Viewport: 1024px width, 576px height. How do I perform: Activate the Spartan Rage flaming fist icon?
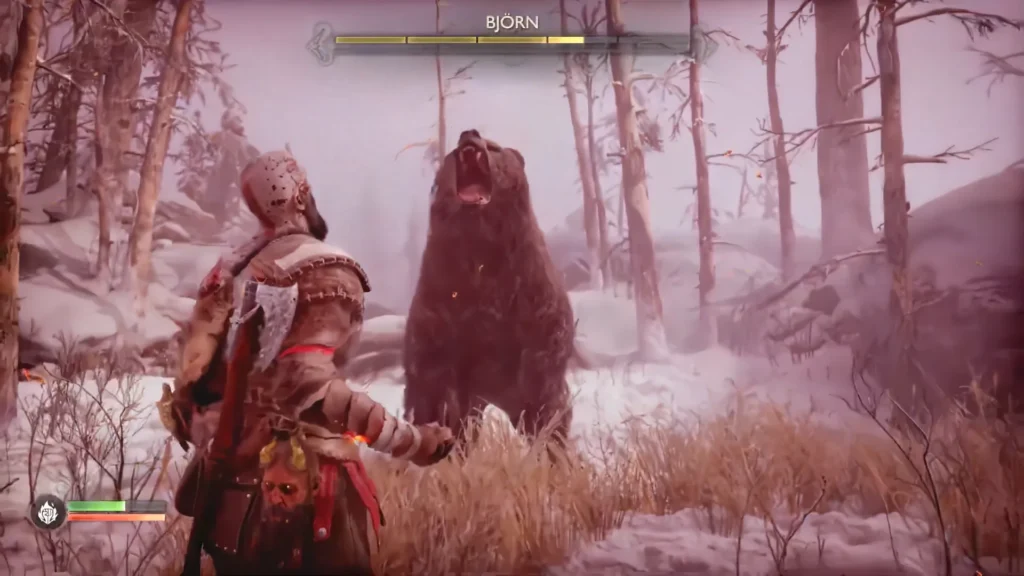47,512
